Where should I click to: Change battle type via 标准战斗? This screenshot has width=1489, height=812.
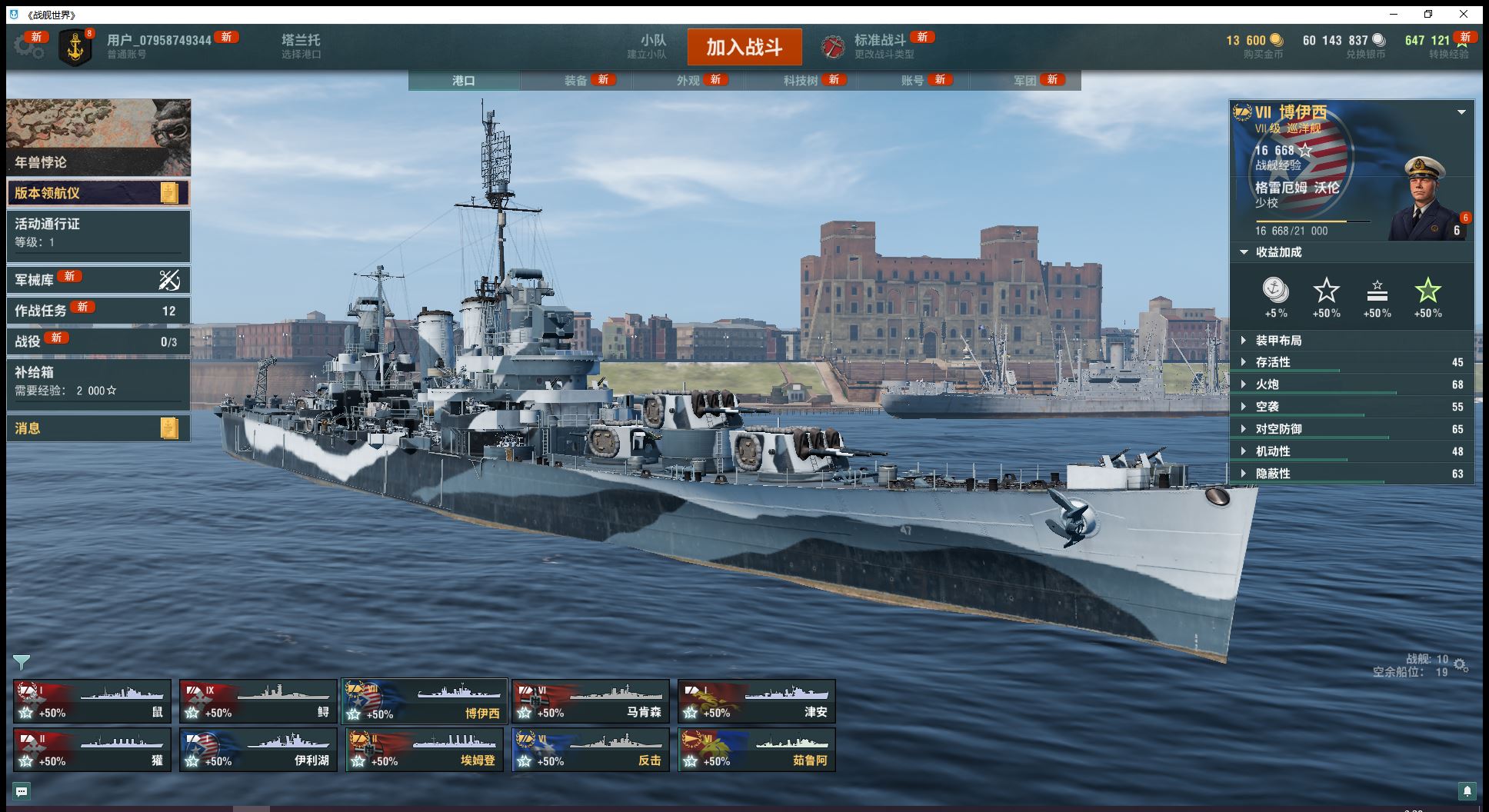(879, 46)
